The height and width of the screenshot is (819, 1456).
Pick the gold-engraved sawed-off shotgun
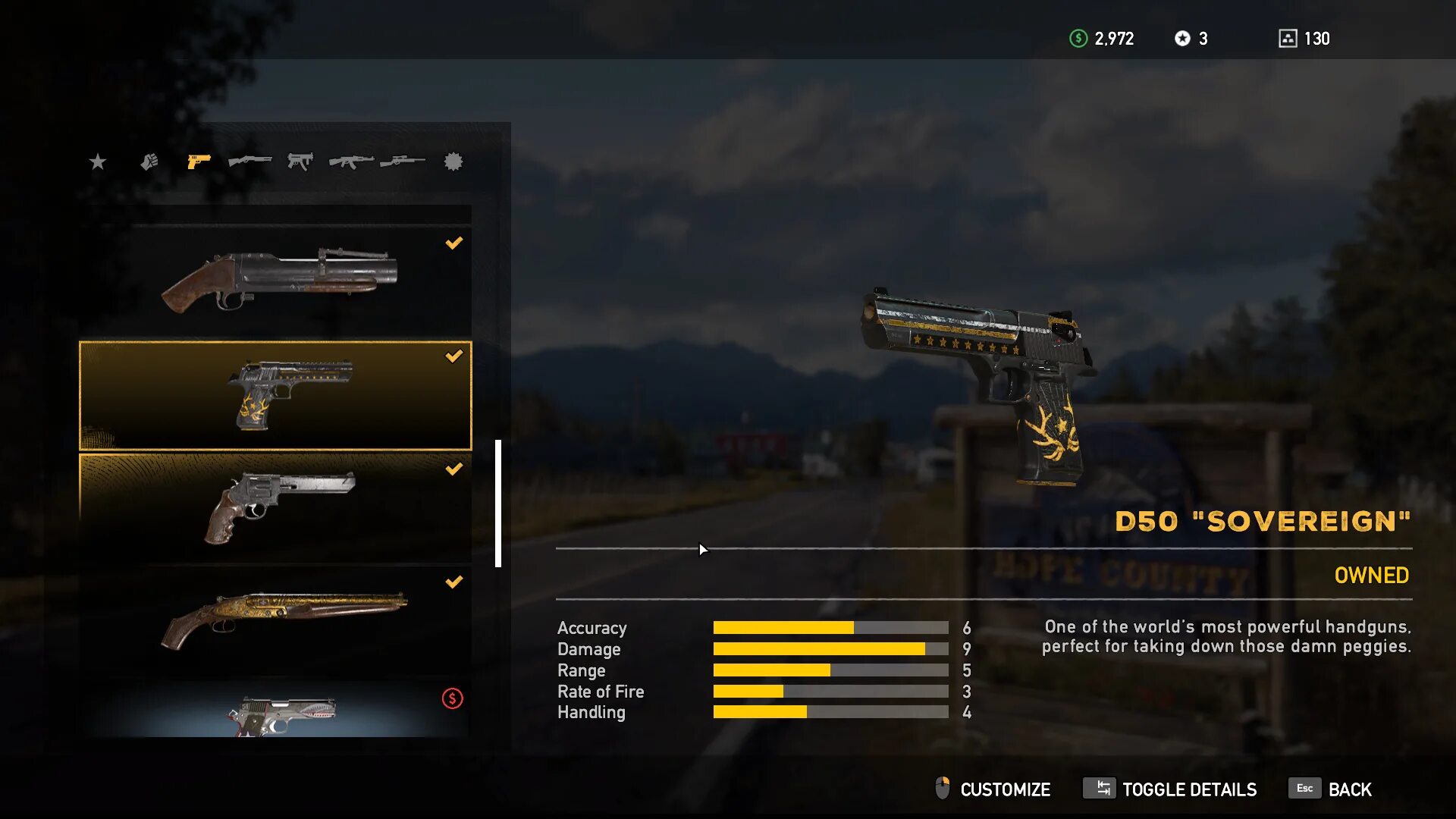click(275, 621)
